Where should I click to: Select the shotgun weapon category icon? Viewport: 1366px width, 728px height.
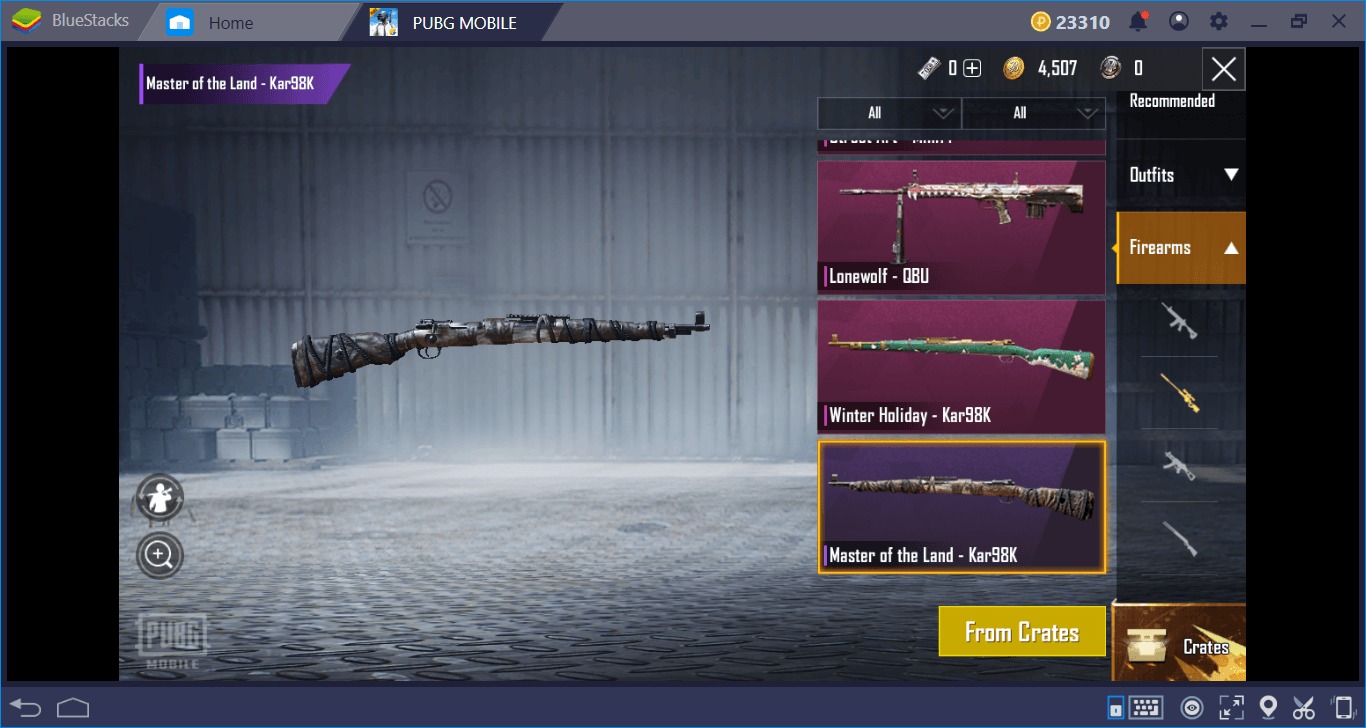[x=1178, y=539]
